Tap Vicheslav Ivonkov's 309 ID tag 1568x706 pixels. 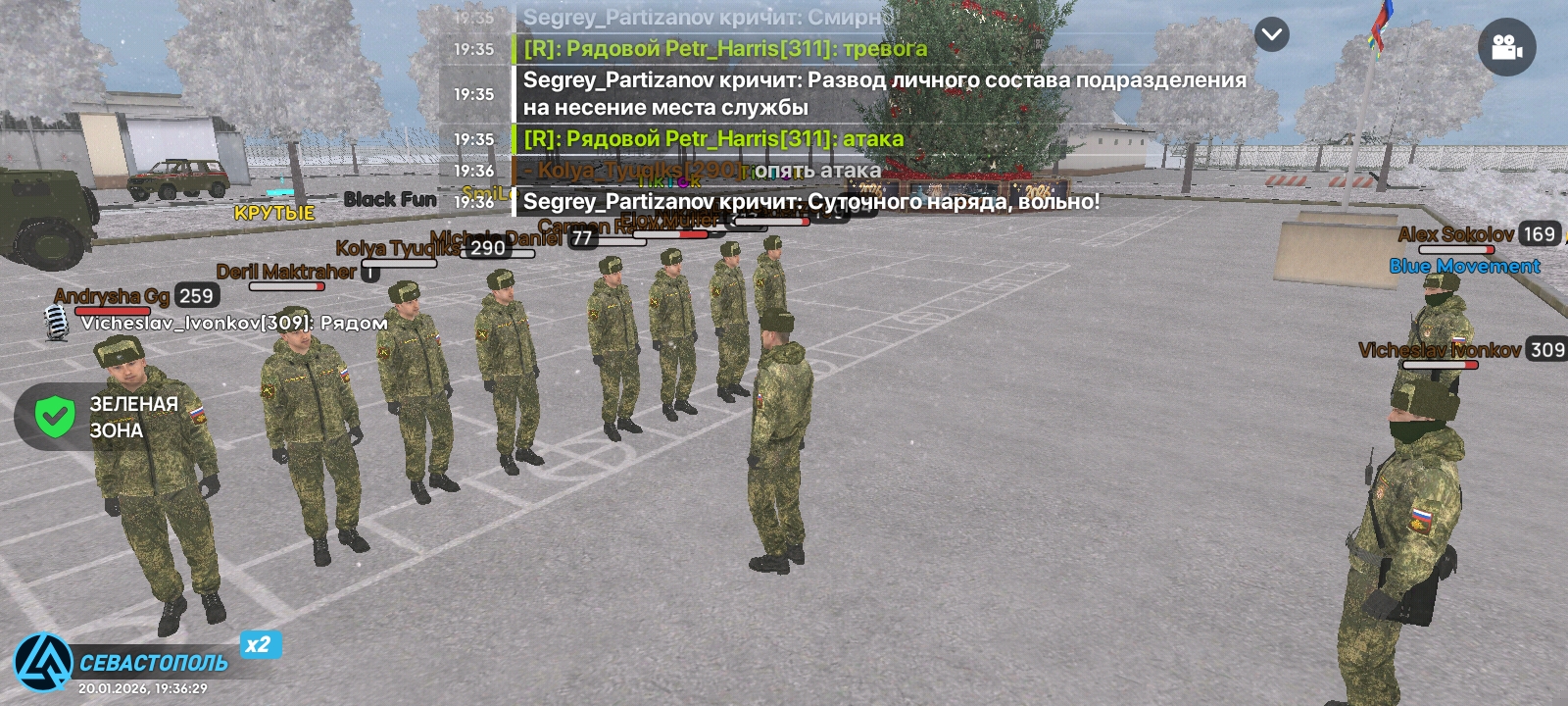(1546, 349)
